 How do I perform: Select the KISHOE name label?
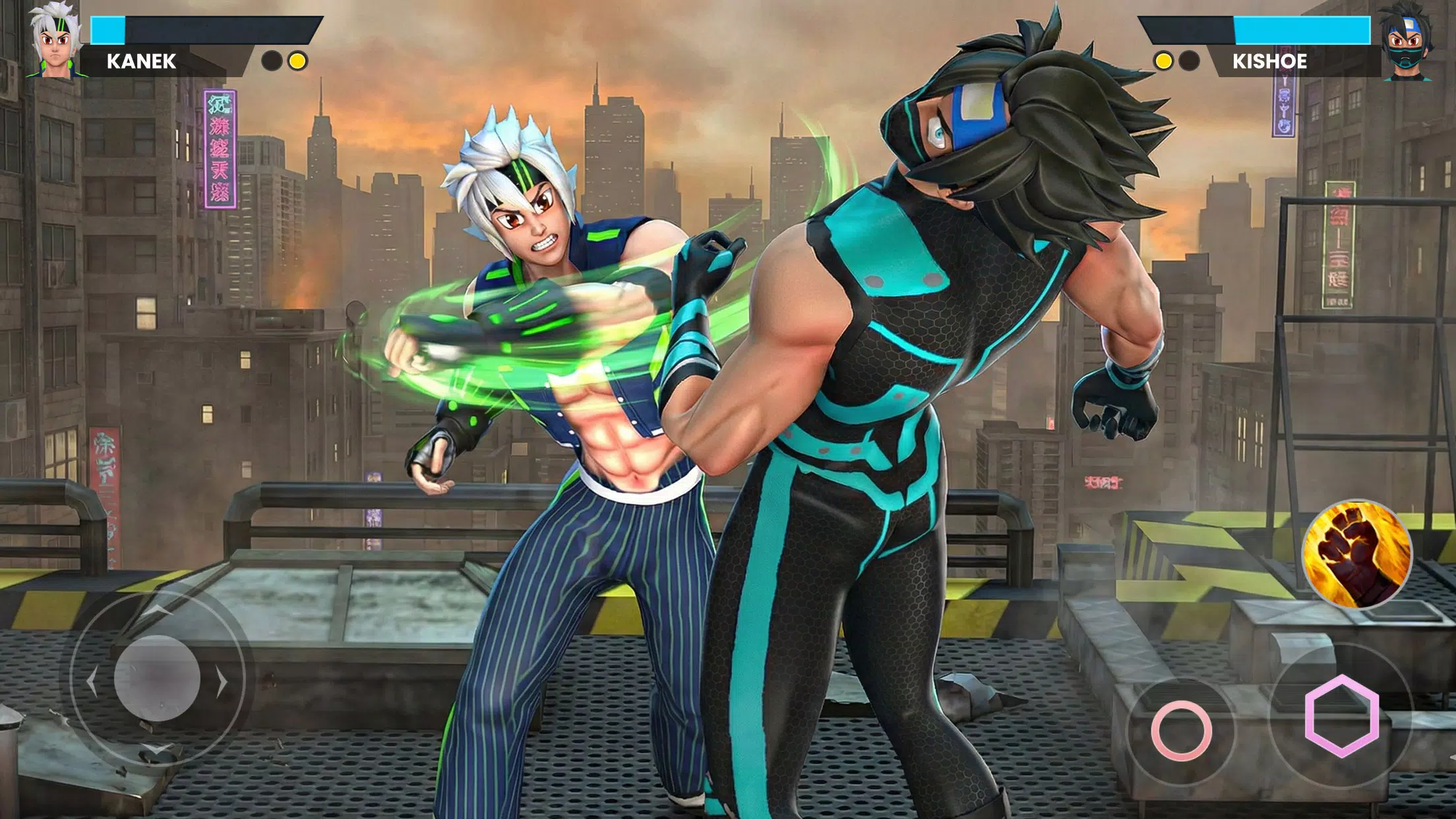1270,61
